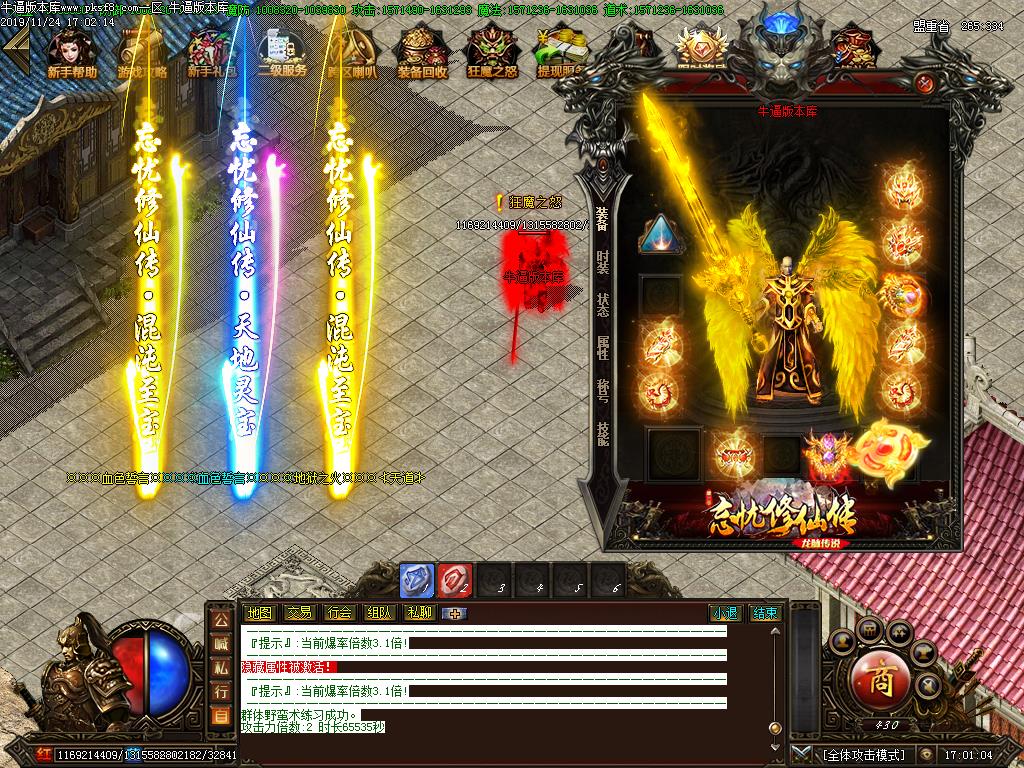1024x768 pixels.
Task: Use the blue crystal hotbar slot 1
Action: 417,580
